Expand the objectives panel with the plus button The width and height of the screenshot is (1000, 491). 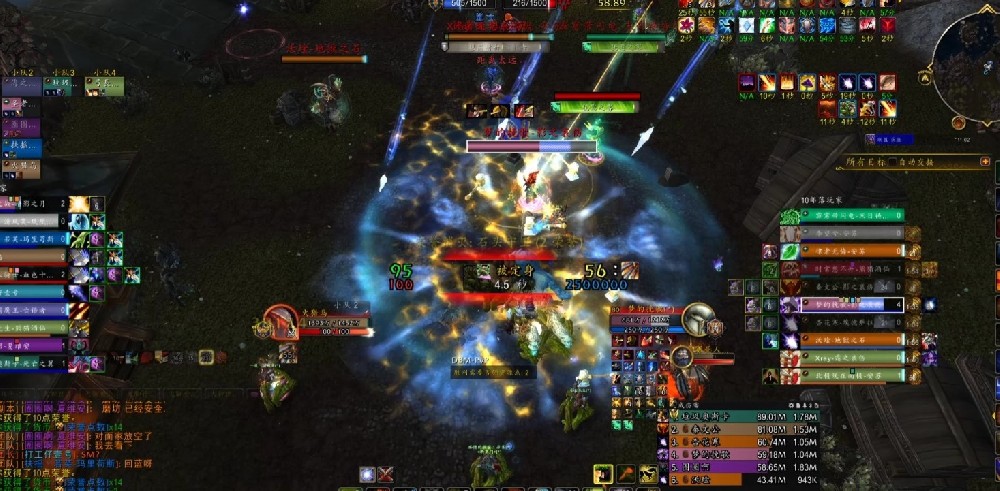point(986,162)
